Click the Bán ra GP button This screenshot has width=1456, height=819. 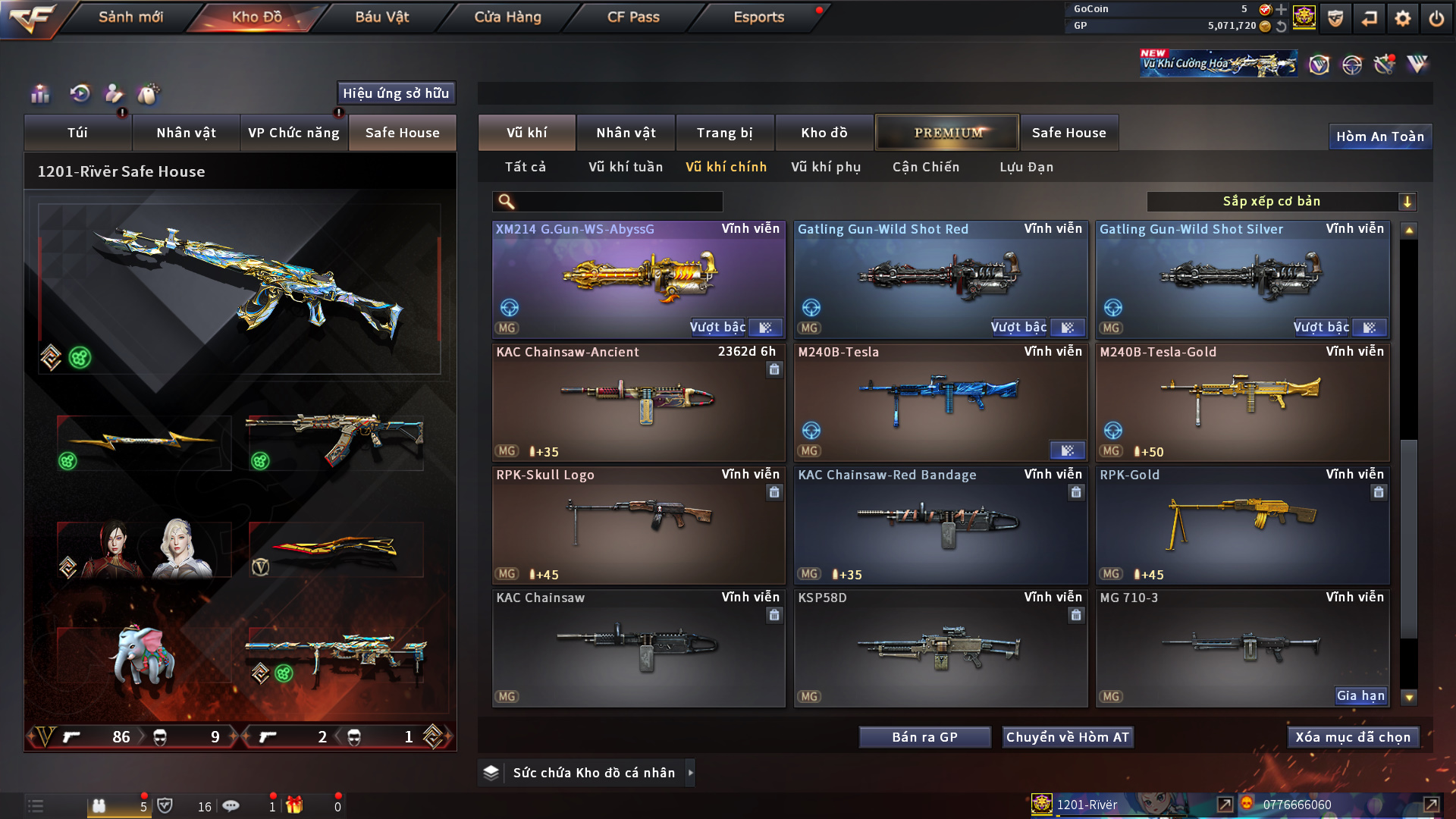pos(924,737)
